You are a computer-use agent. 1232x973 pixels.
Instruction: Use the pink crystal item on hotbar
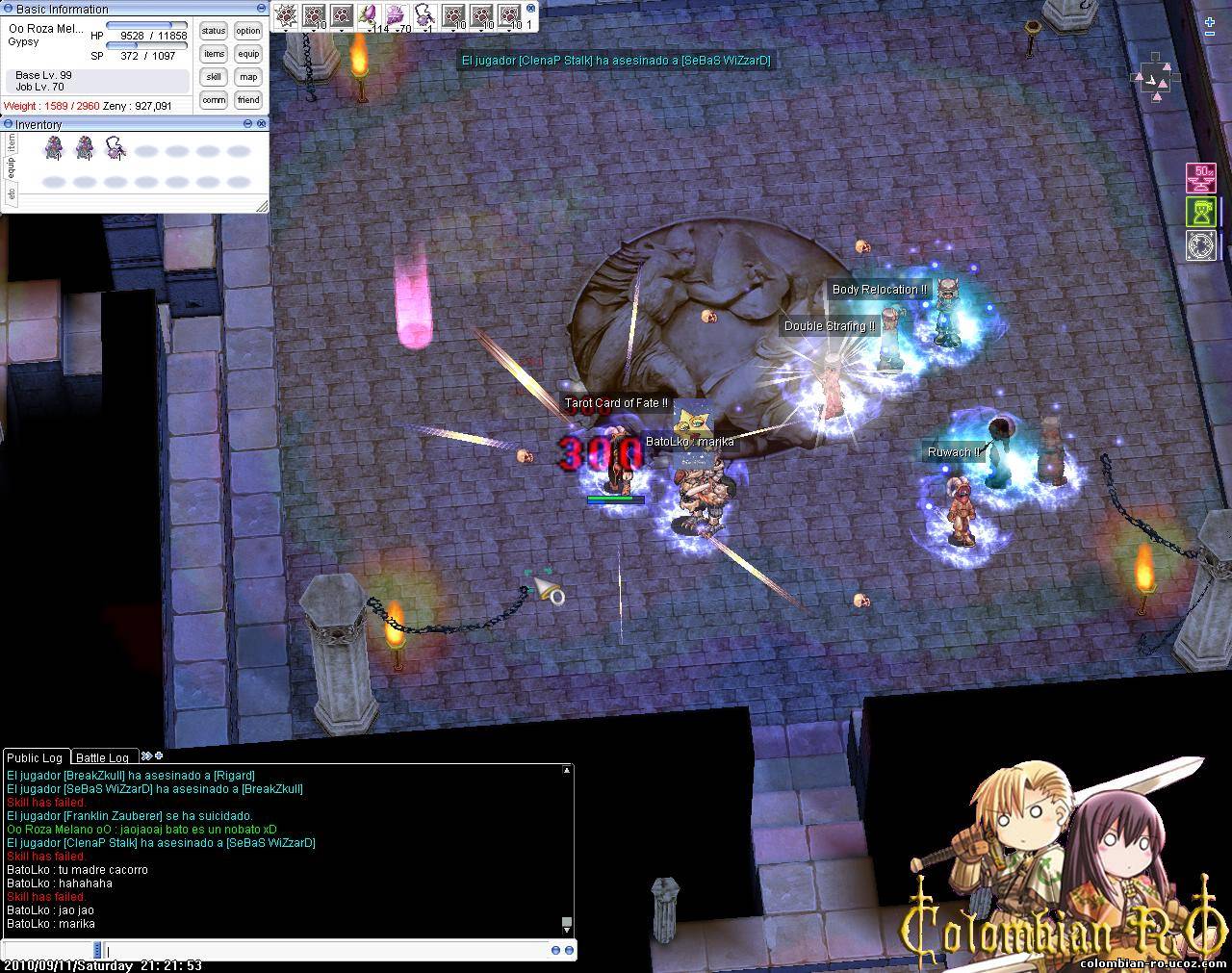[x=396, y=15]
